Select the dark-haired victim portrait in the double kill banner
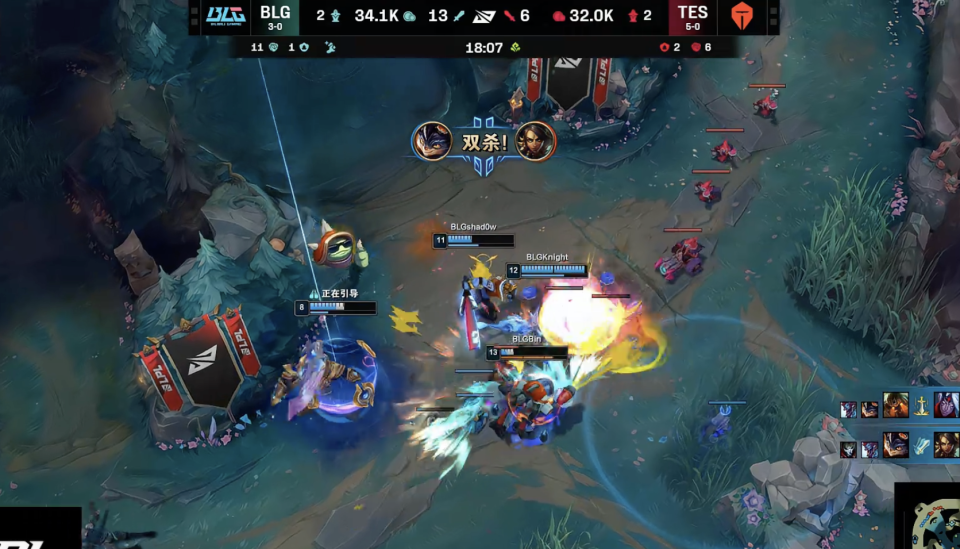The height and width of the screenshot is (549, 960). tap(535, 141)
